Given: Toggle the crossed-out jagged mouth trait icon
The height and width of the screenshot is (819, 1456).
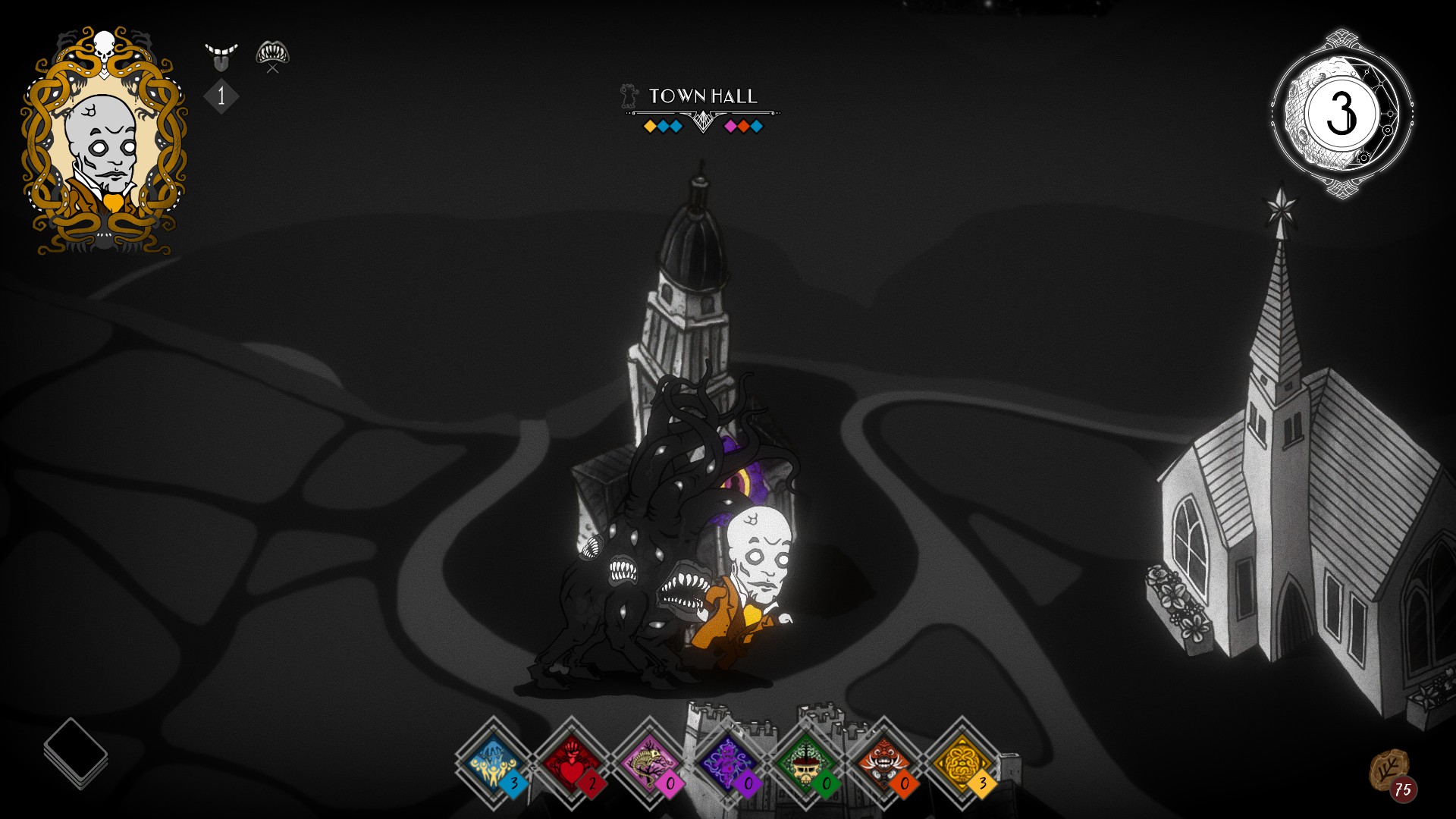Looking at the screenshot, I should [x=273, y=53].
